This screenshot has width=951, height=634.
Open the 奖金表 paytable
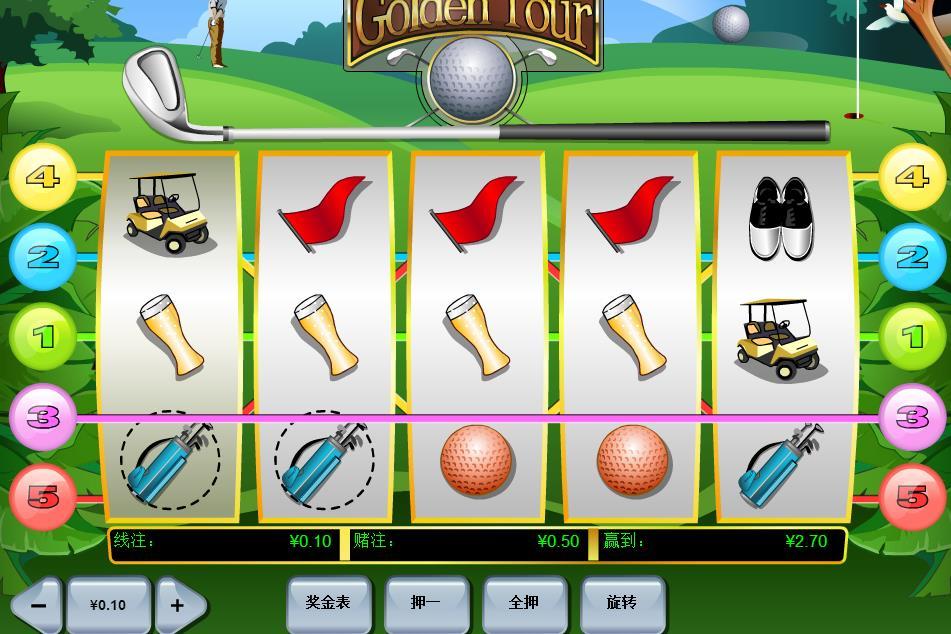328,602
